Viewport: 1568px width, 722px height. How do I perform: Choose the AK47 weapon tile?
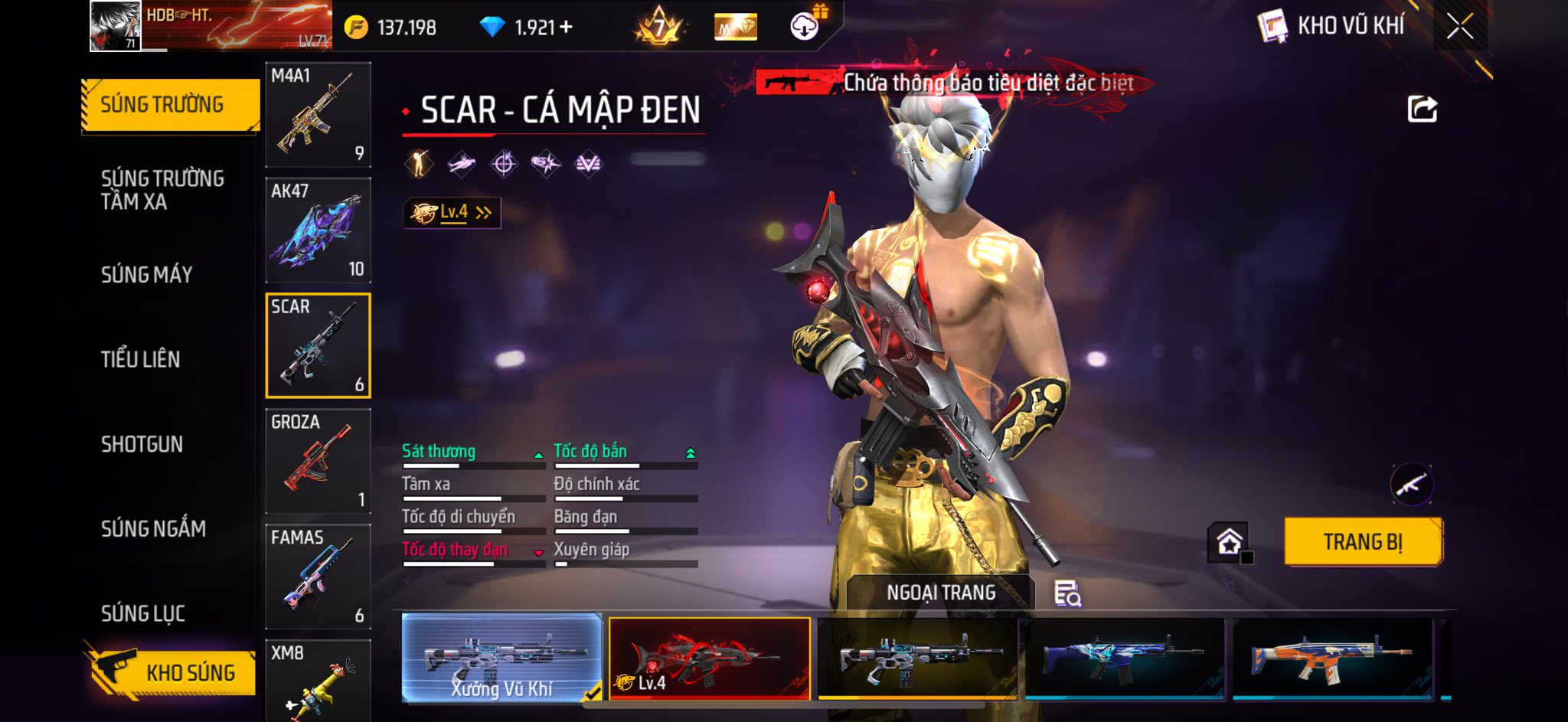pyautogui.click(x=318, y=230)
